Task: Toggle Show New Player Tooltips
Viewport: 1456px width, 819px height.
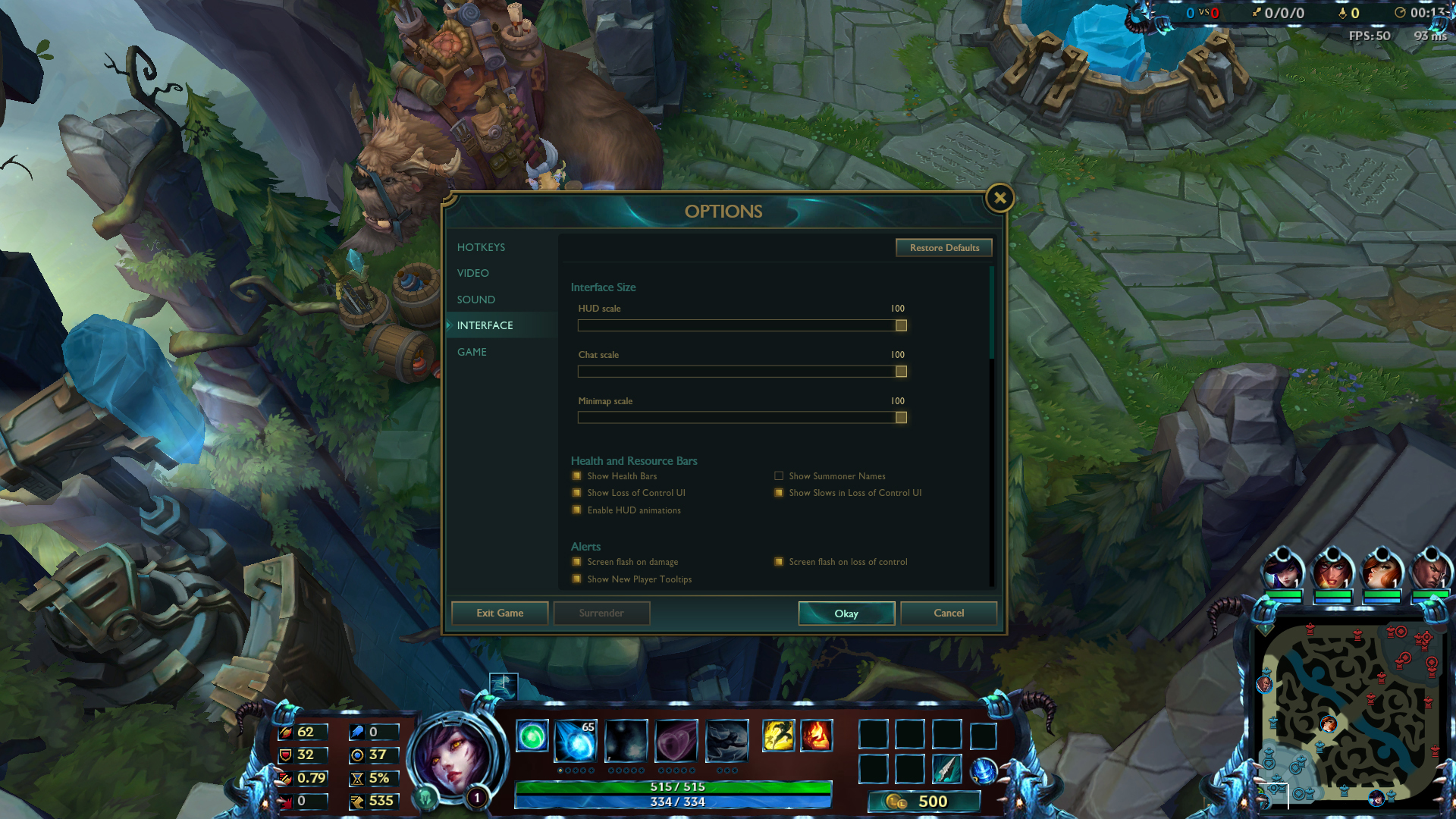Action: [577, 579]
